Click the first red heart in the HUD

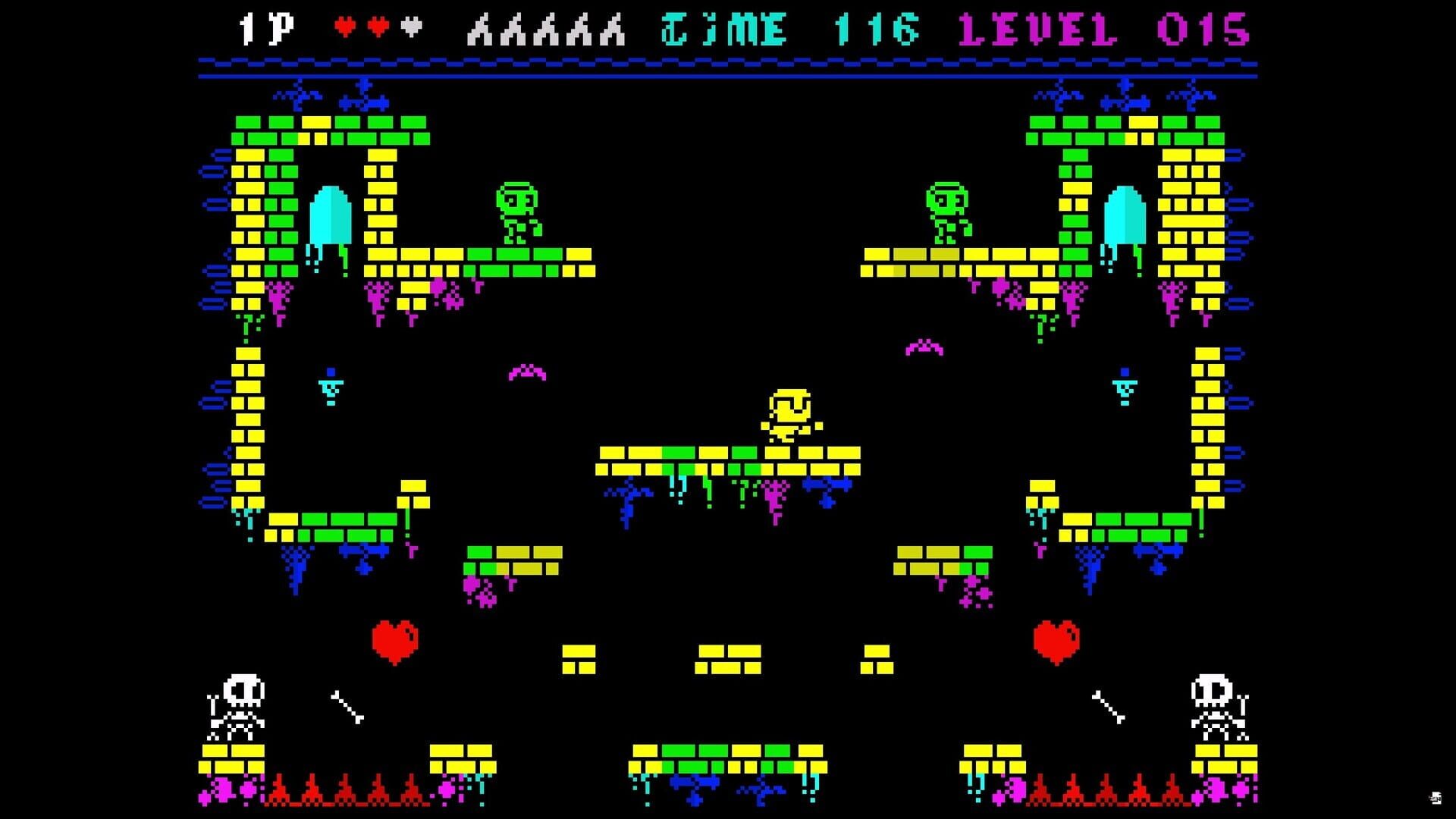pos(346,24)
